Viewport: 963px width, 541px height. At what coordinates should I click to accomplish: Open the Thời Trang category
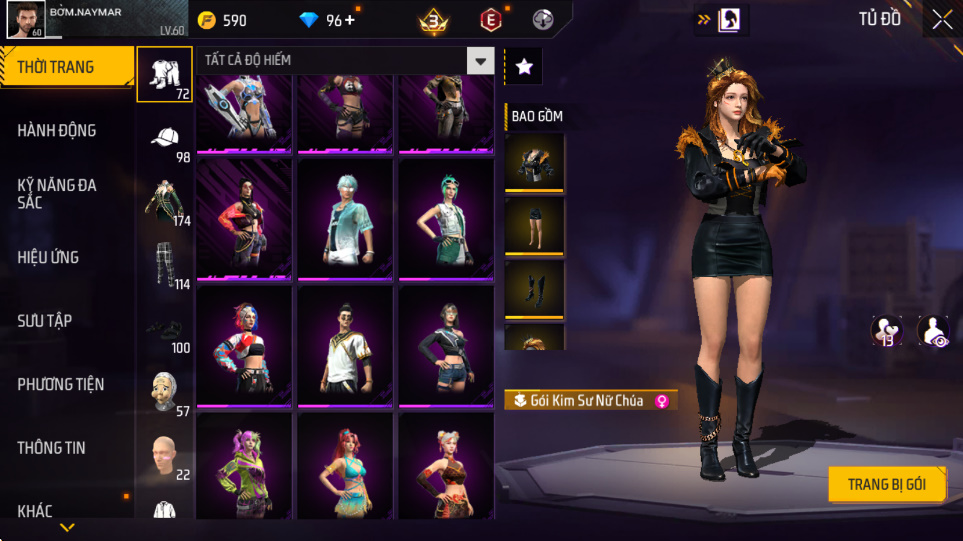pyautogui.click(x=66, y=67)
